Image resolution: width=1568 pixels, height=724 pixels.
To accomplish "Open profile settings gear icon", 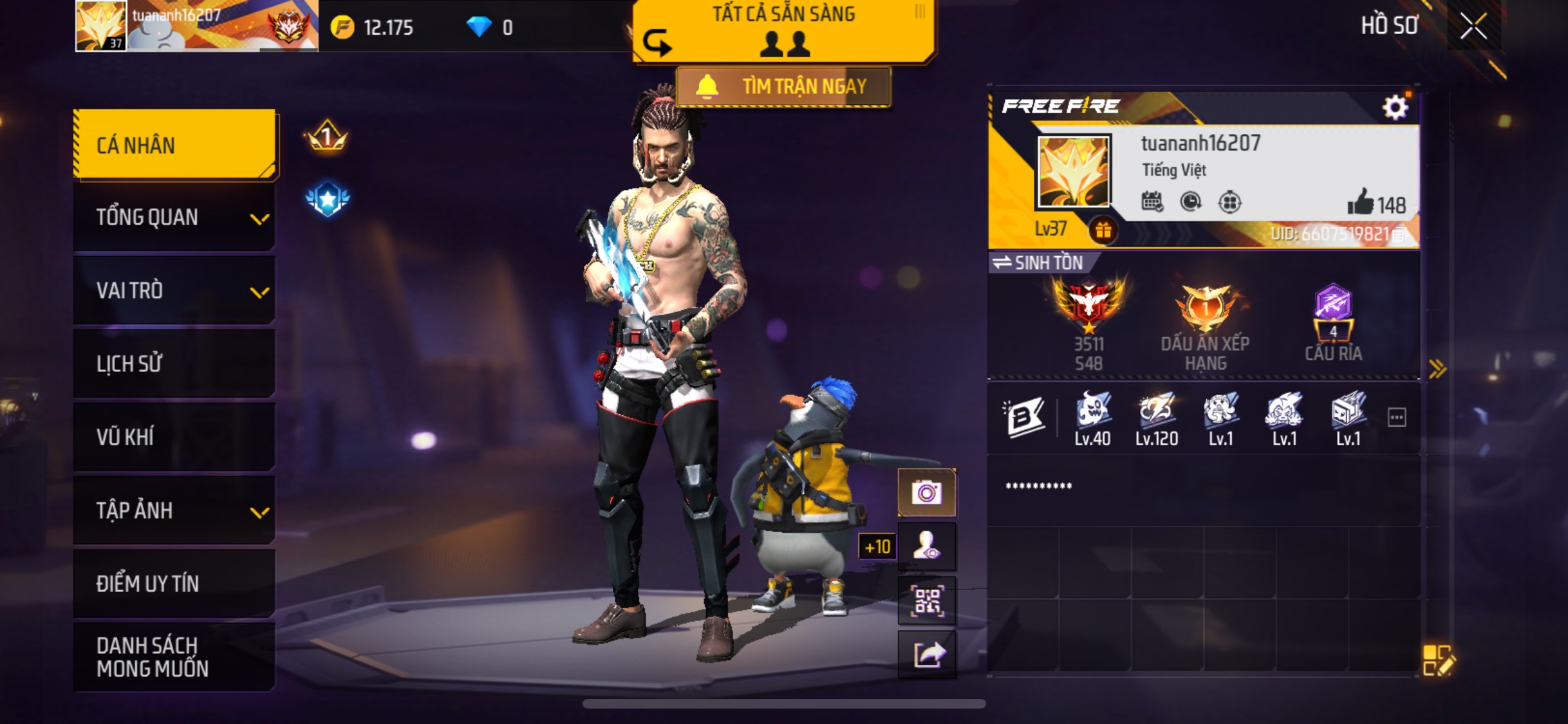I will click(1395, 107).
